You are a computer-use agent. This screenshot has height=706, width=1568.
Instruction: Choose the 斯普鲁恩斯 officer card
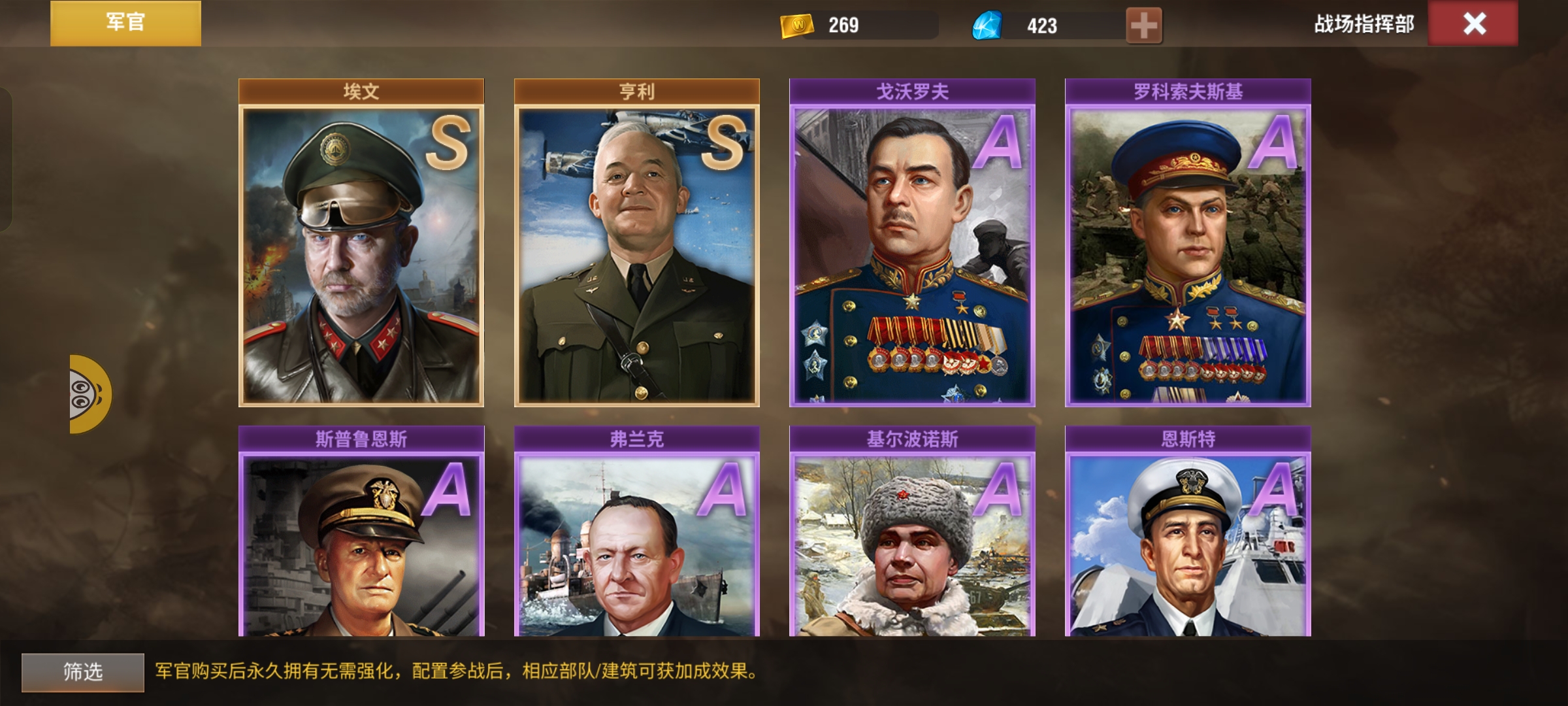[x=361, y=536]
